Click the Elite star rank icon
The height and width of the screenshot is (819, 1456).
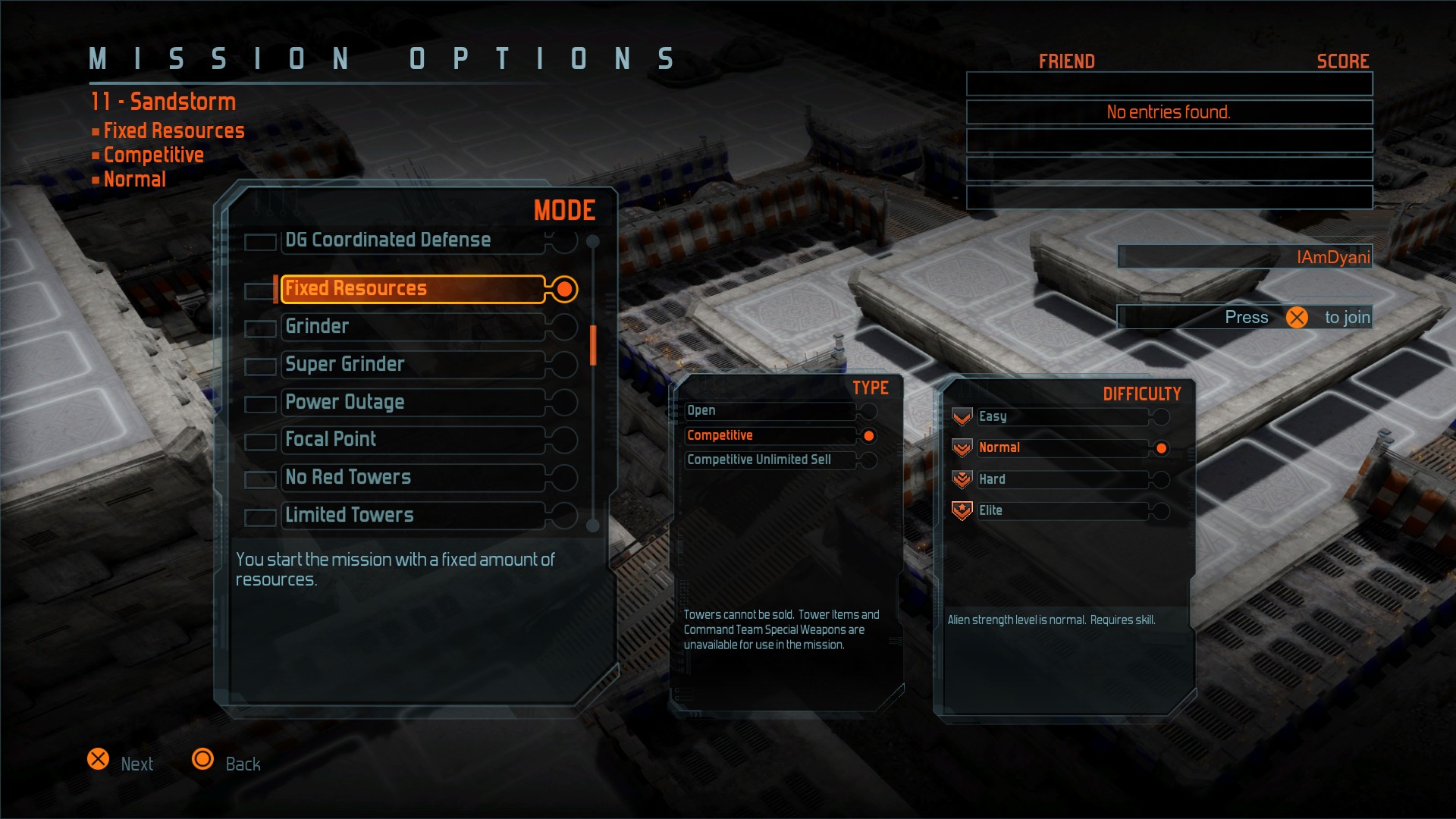962,510
